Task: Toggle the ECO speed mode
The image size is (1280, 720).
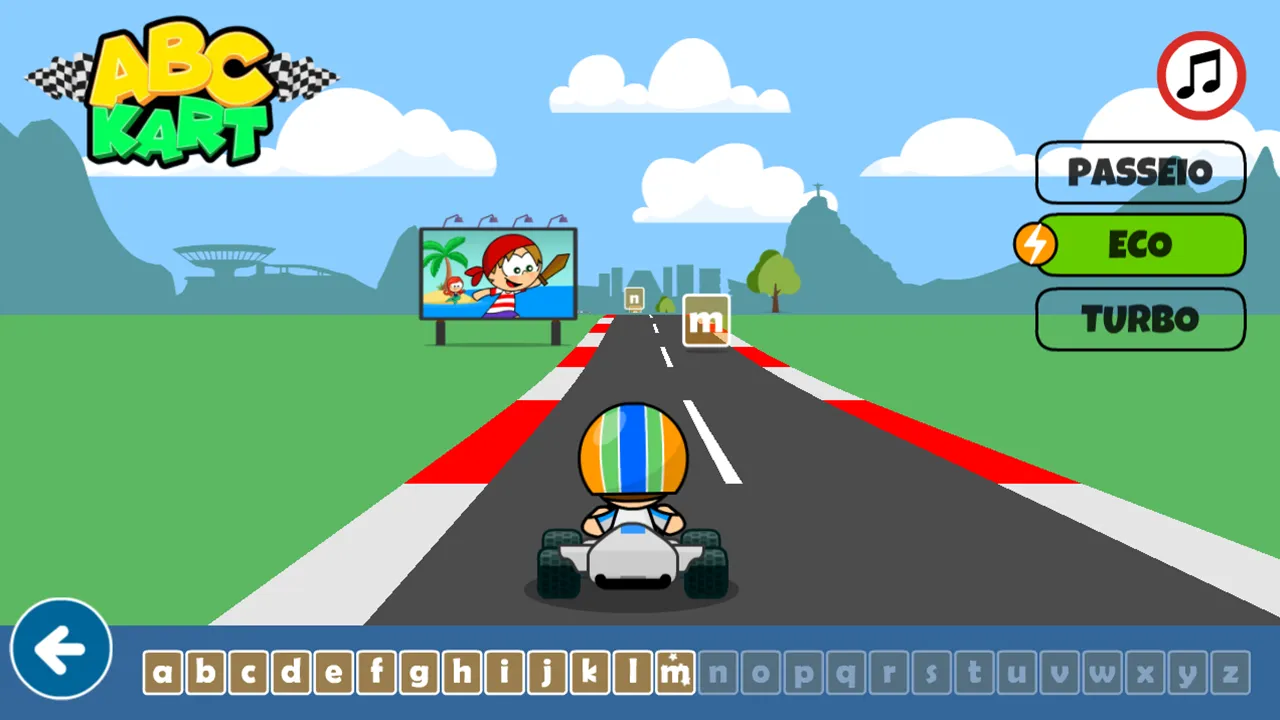Action: click(1140, 244)
